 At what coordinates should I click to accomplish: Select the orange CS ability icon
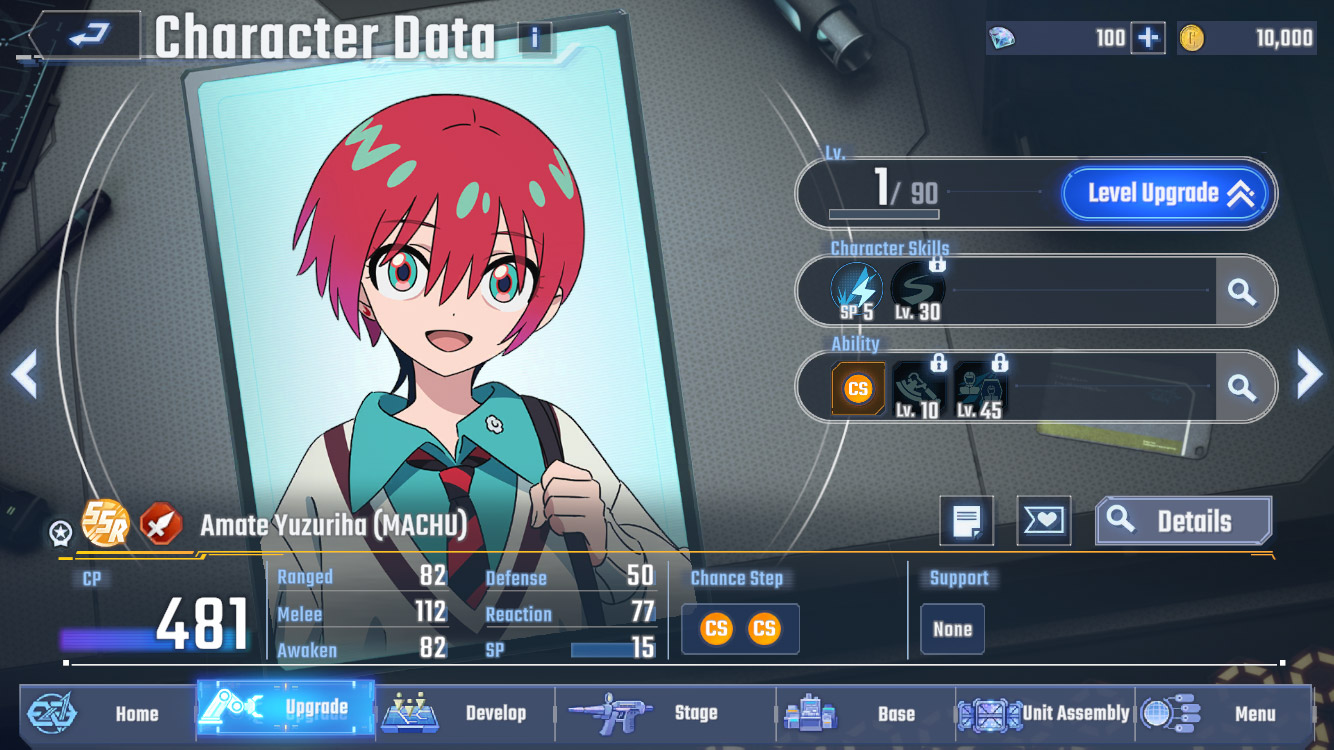pos(858,388)
